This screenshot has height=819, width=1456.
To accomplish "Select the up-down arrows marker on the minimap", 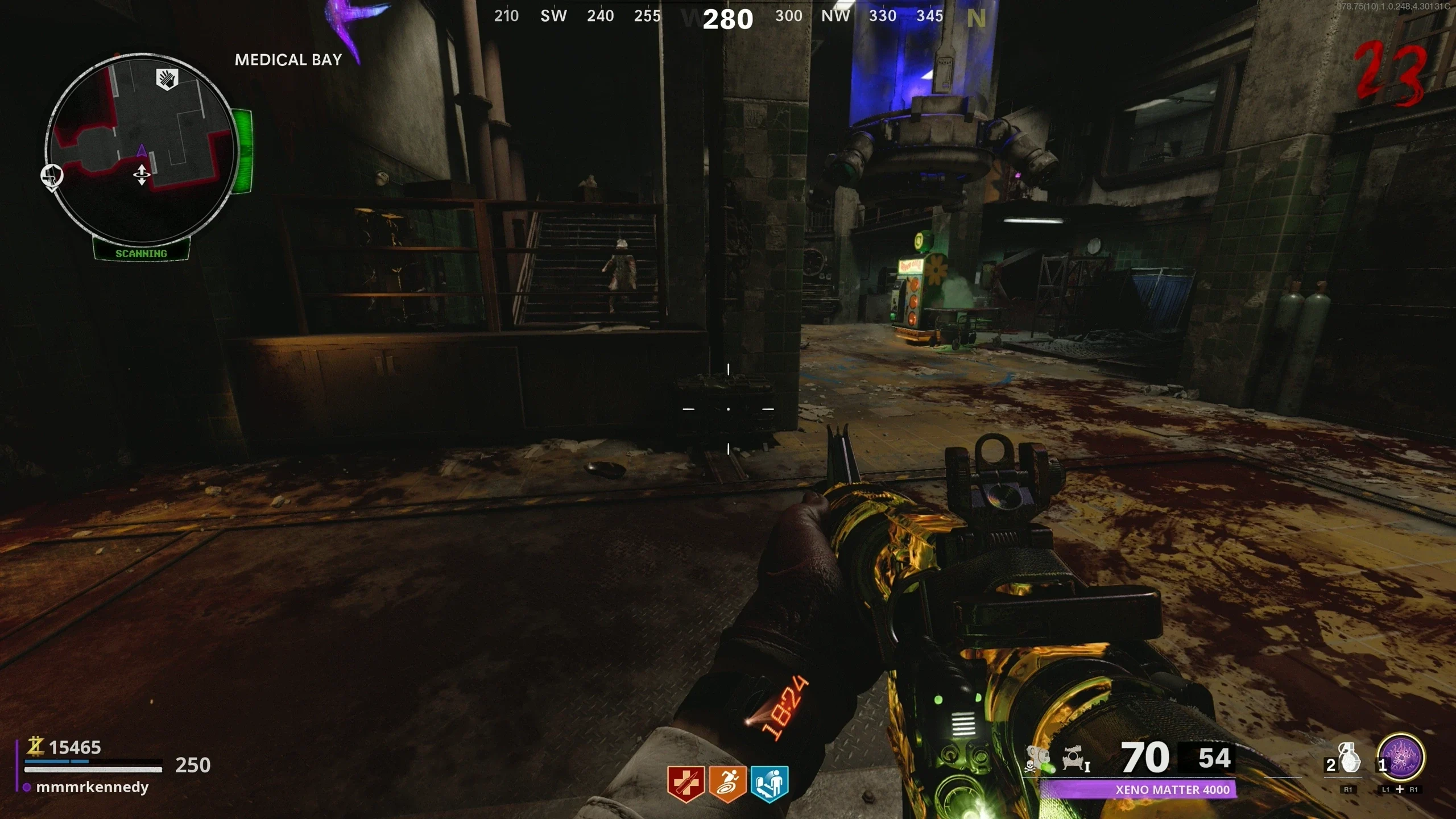I will (x=141, y=175).
